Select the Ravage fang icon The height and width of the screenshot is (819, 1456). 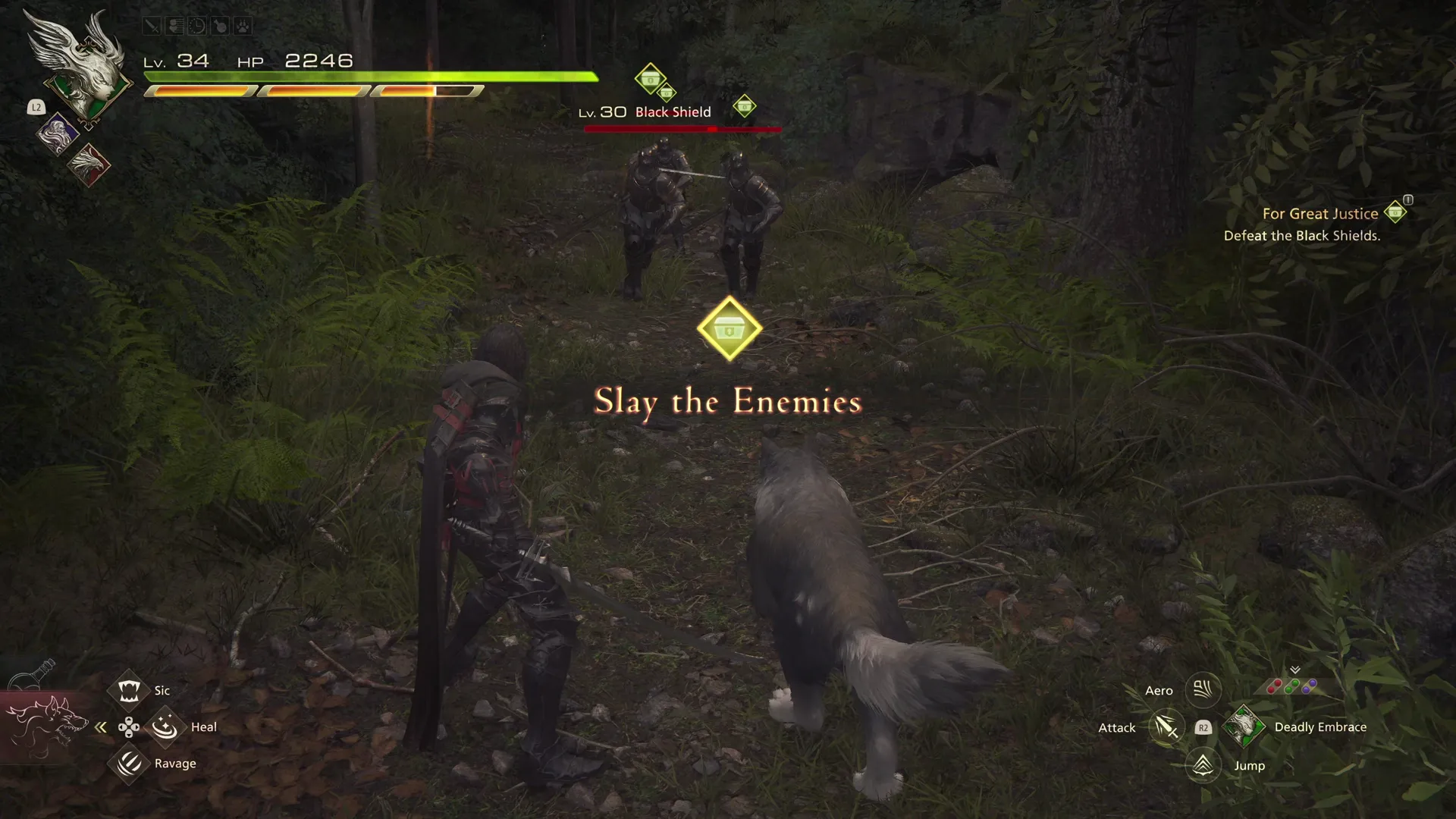[129, 763]
